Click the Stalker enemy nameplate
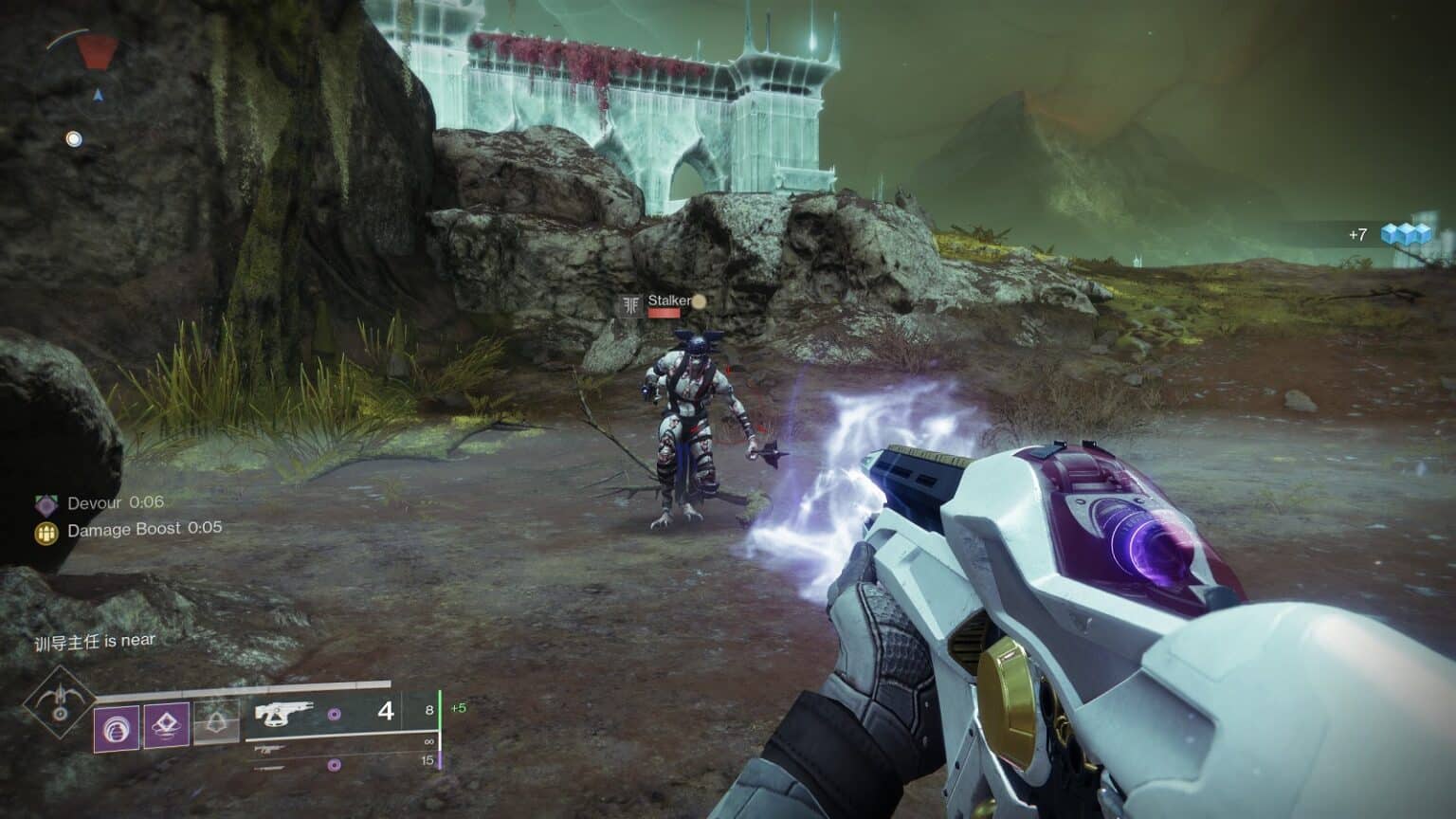 pos(668,301)
